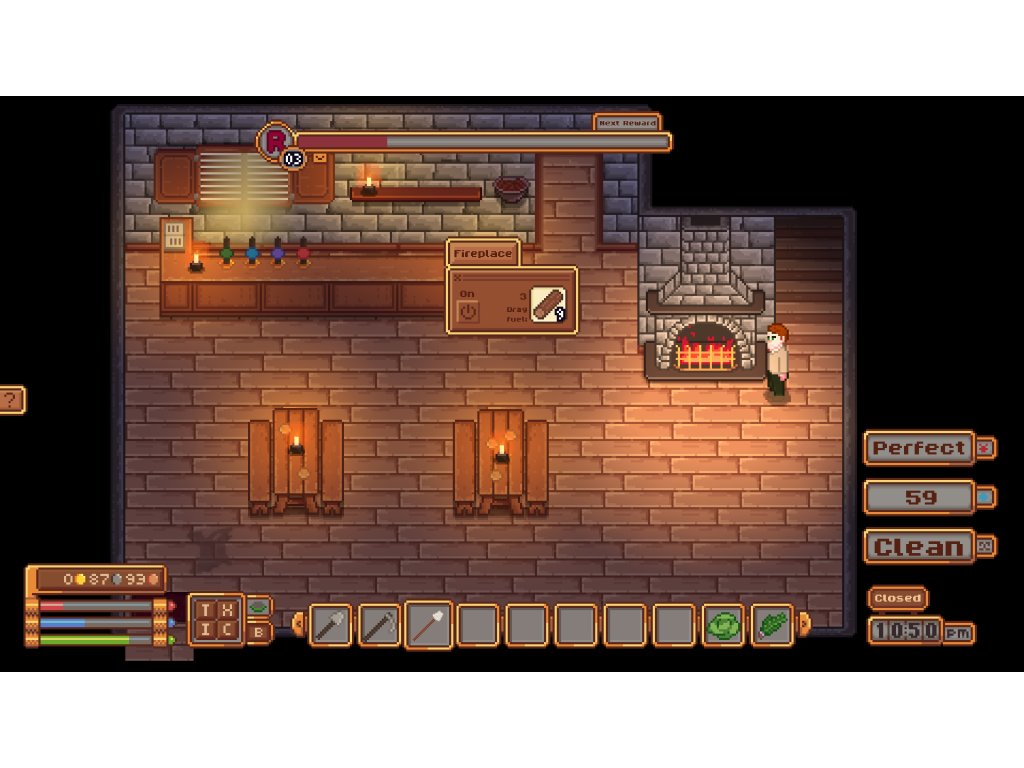Viewport: 1024px width, 768px height.
Task: Close the Fireplace panel with the X
Action: pos(458,279)
